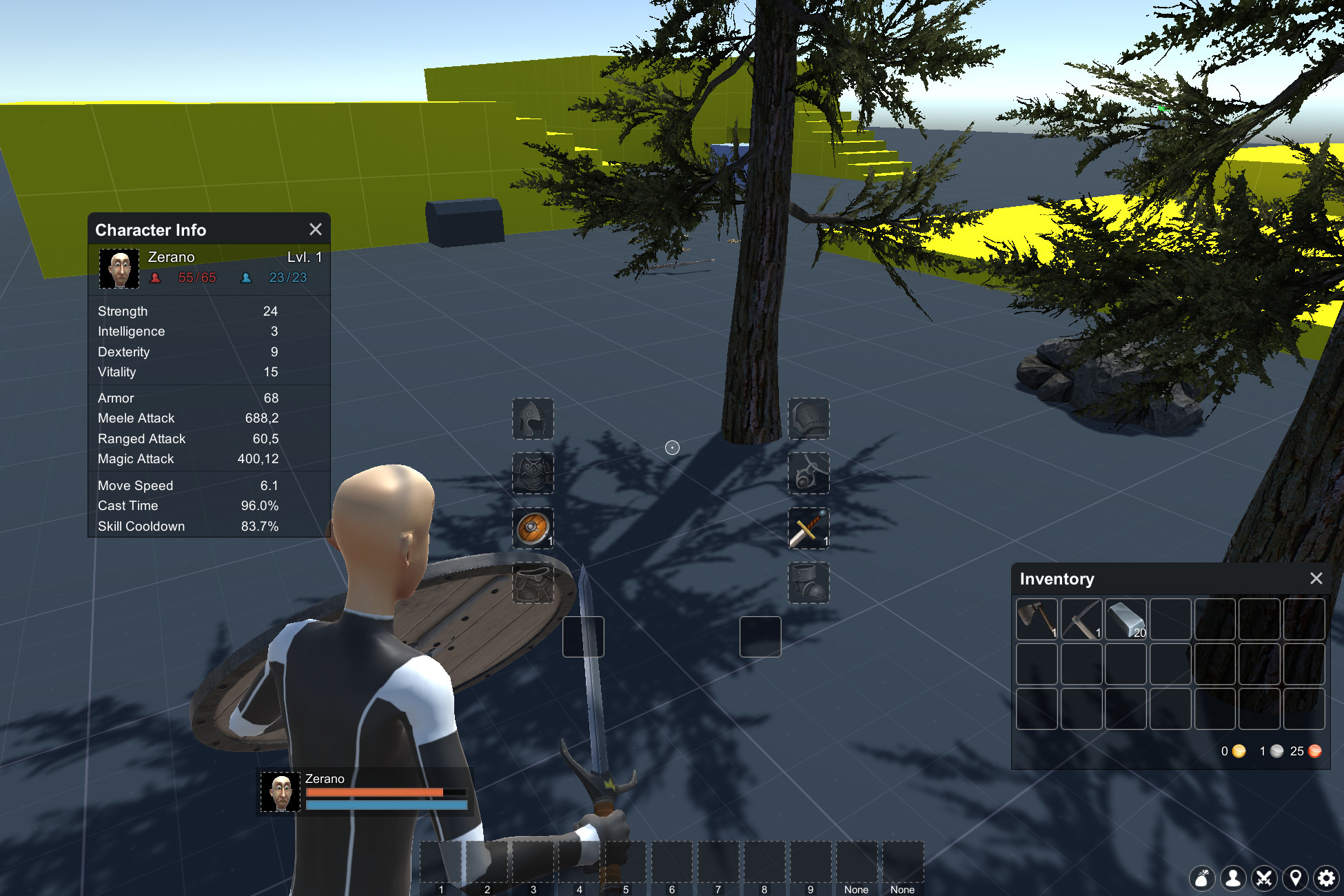Select the pickaxe in the inventory

tap(1081, 620)
